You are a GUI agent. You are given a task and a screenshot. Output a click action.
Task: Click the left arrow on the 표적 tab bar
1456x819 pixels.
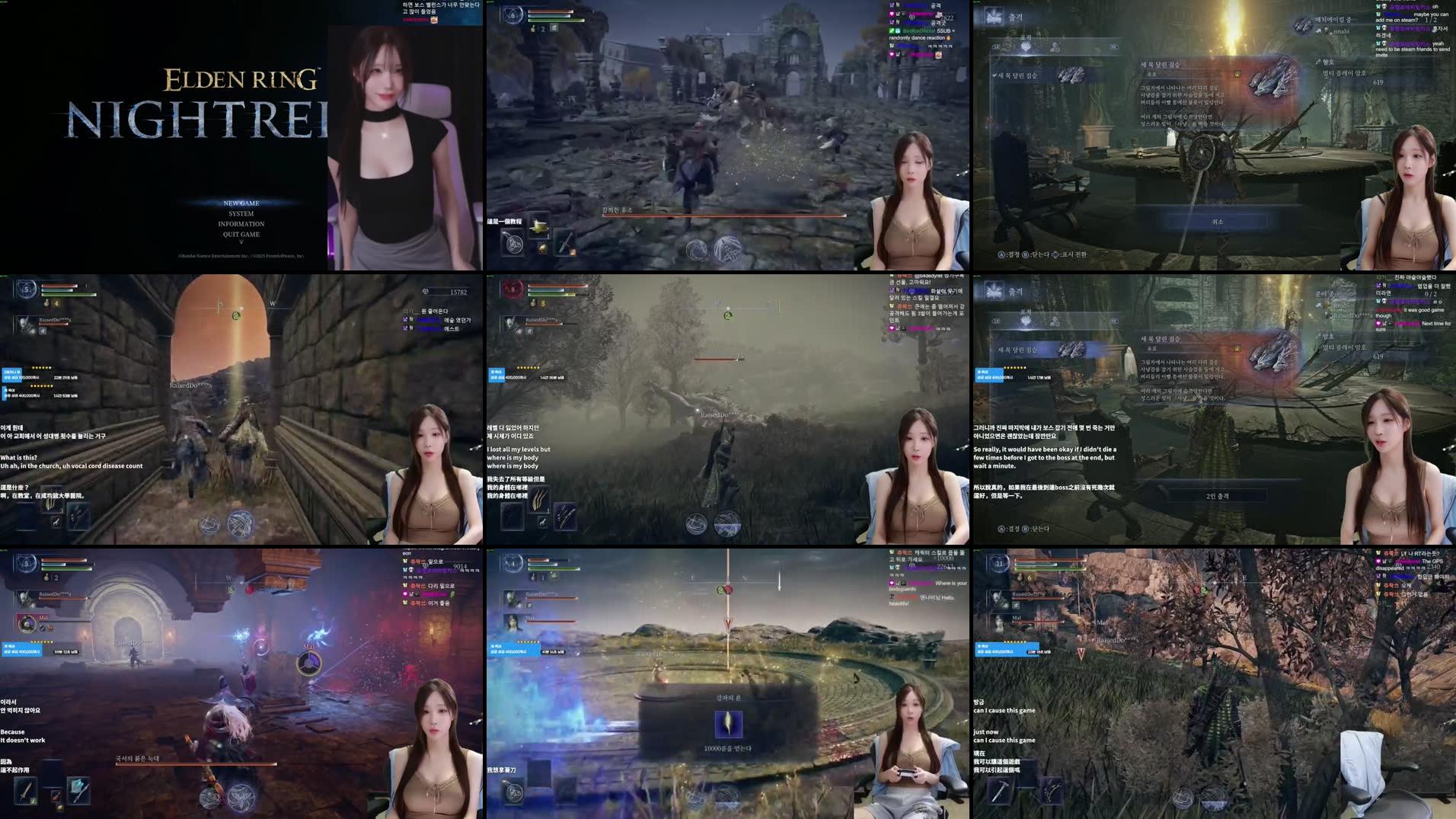(995, 47)
